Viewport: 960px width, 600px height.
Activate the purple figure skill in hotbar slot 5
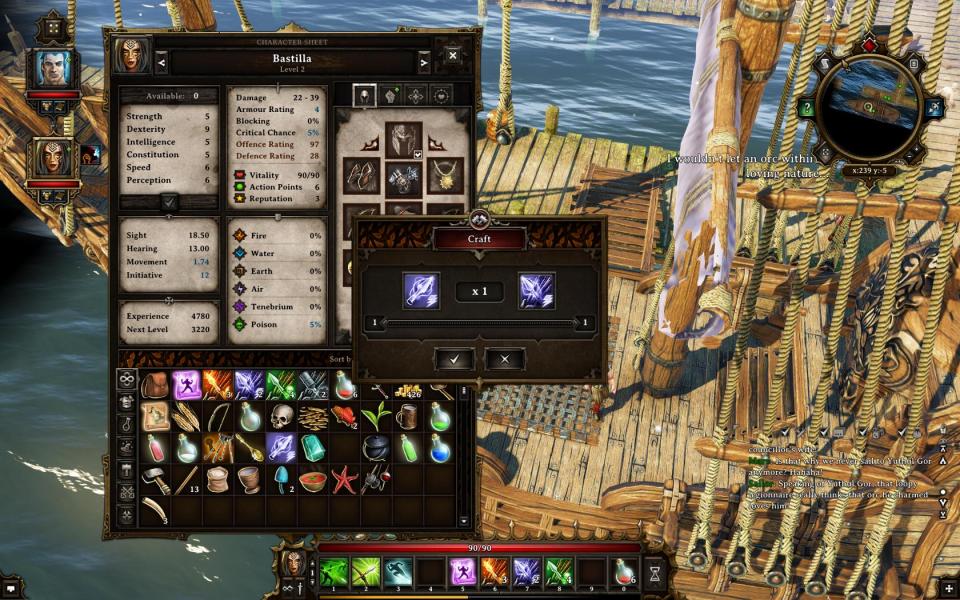[x=463, y=572]
